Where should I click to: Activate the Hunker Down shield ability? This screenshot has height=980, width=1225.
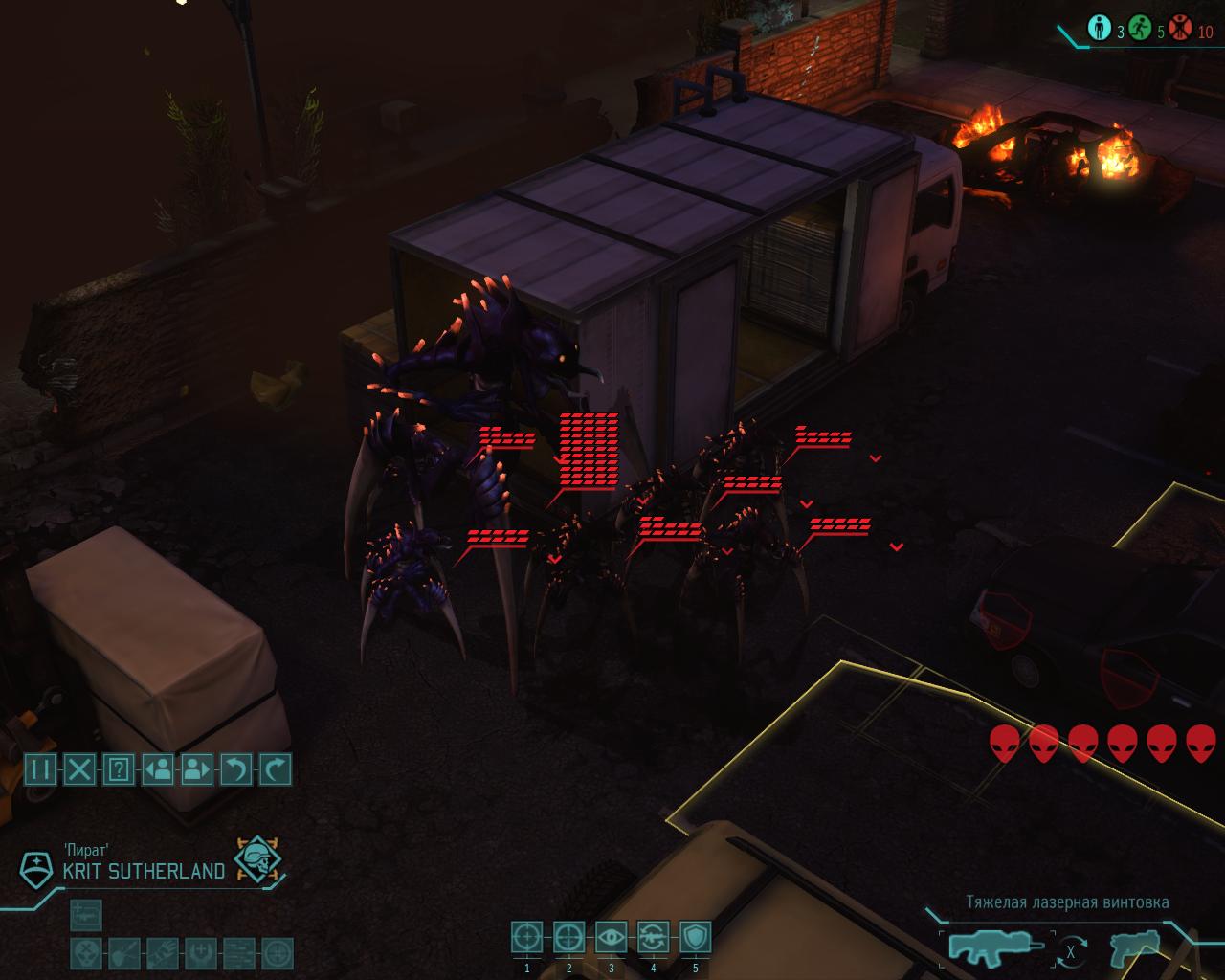click(696, 937)
